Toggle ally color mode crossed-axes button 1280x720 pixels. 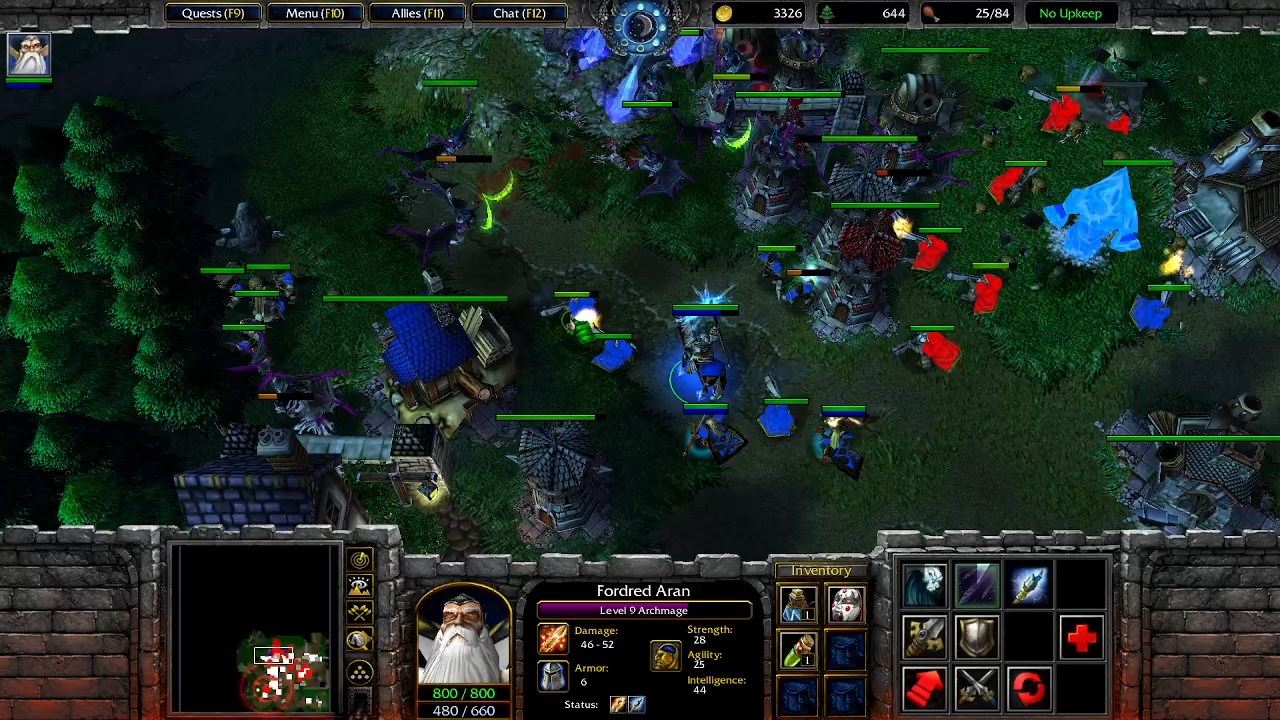360,613
